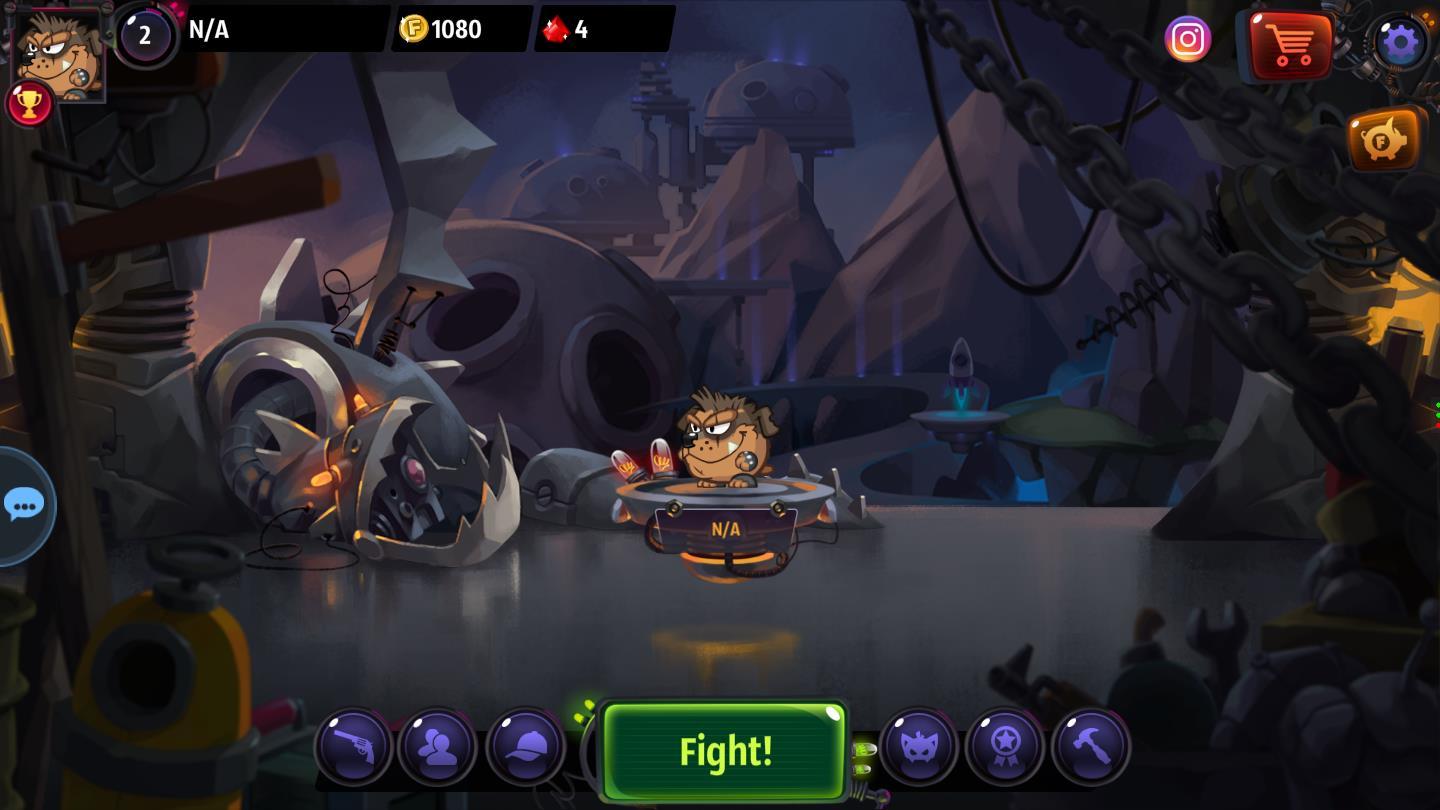Open the cap outfits menu
Viewport: 1440px width, 810px height.
[x=526, y=747]
